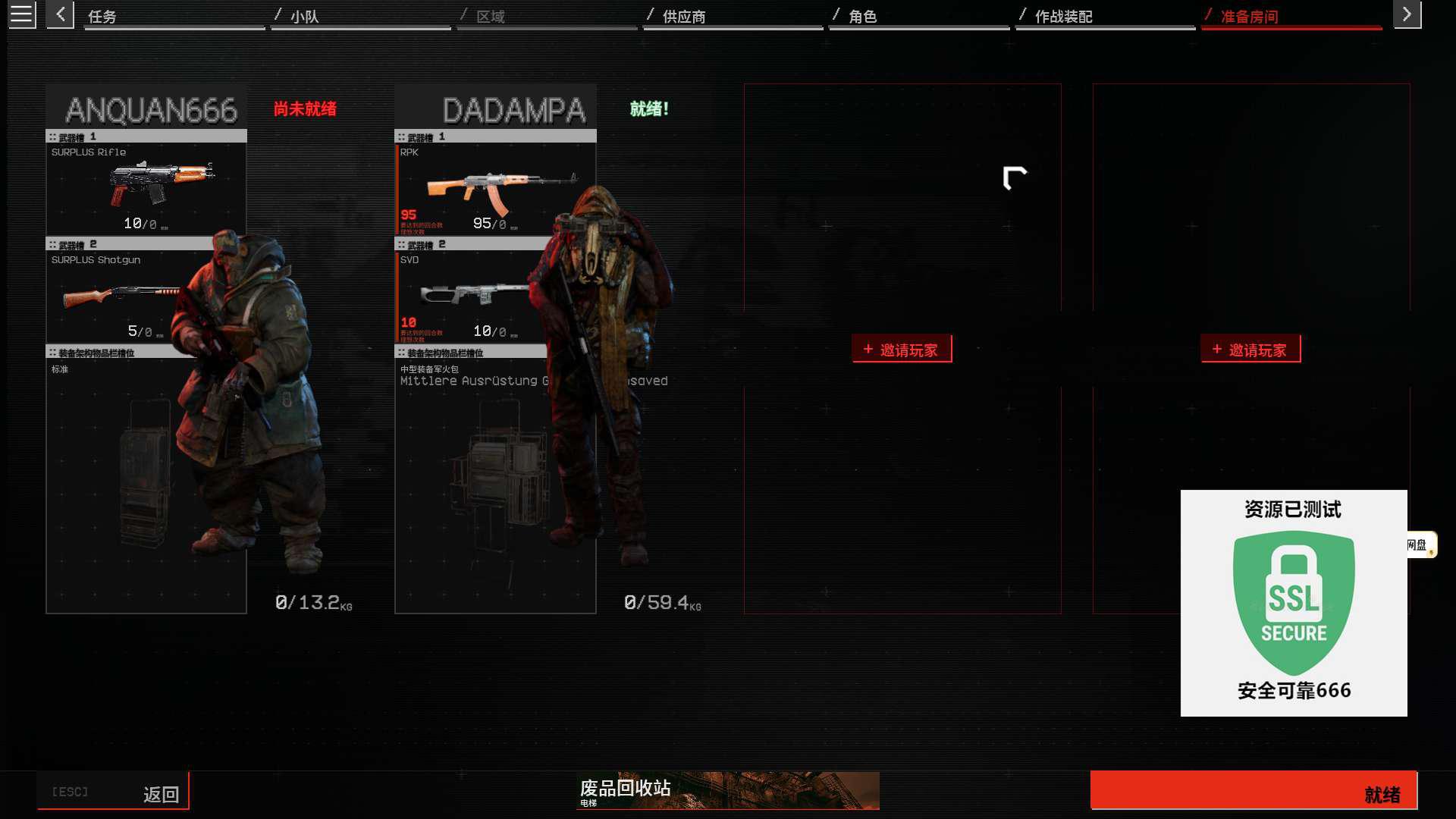The height and width of the screenshot is (819, 1456).
Task: Click the left arrow navigation button
Action: (x=60, y=14)
